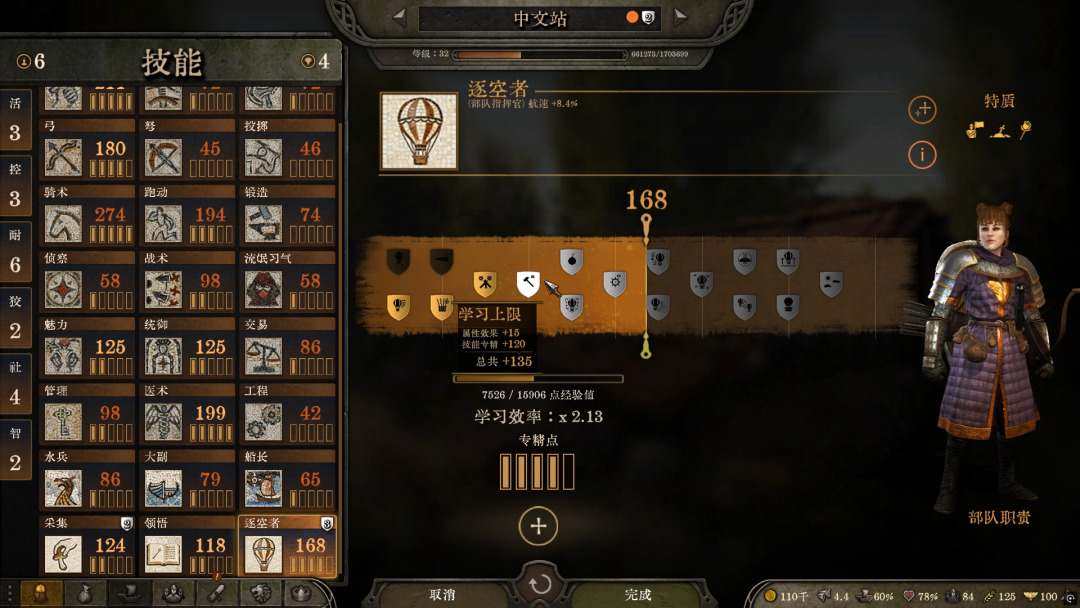The image size is (1080, 608).
Task: Click the 完成 (Done) button
Action: pyautogui.click(x=637, y=594)
